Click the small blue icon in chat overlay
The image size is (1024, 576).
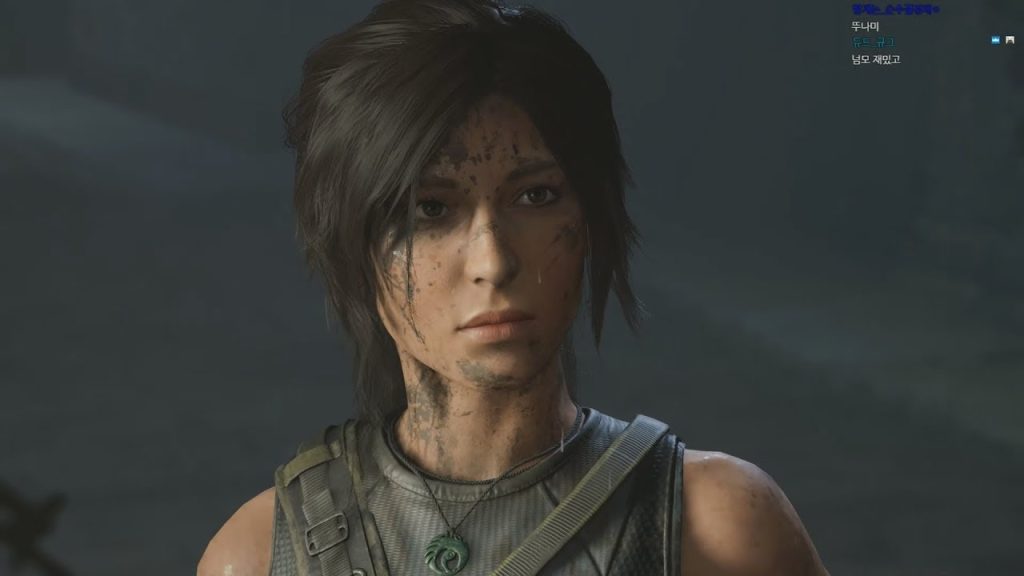pyautogui.click(x=996, y=40)
